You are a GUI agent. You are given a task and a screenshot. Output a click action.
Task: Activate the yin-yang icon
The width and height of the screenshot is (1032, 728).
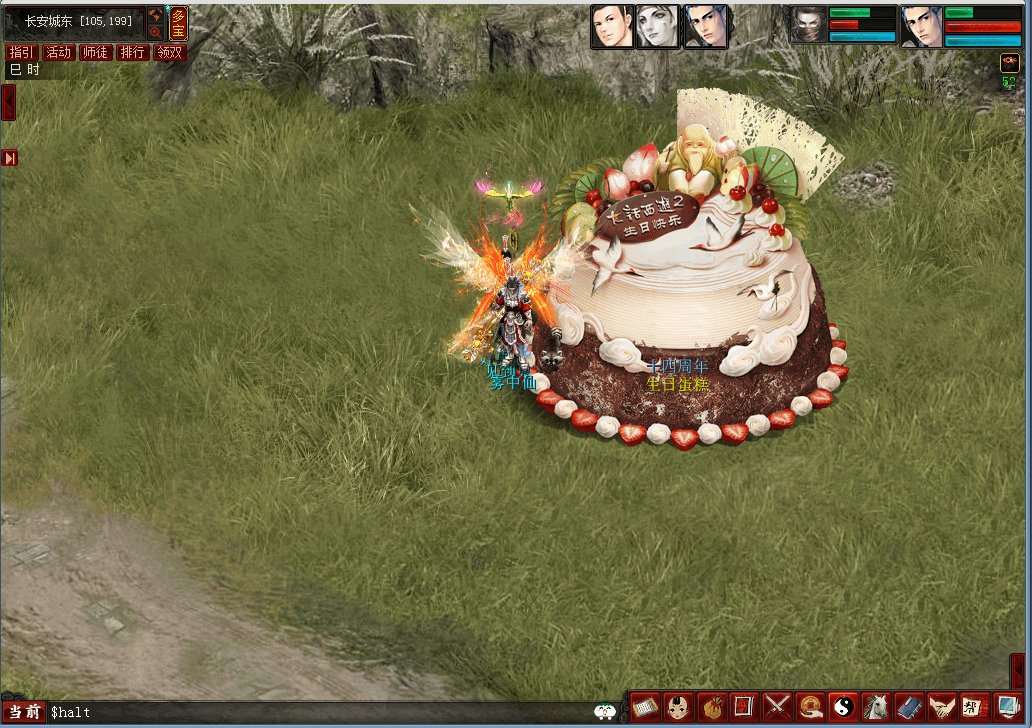pyautogui.click(x=845, y=708)
